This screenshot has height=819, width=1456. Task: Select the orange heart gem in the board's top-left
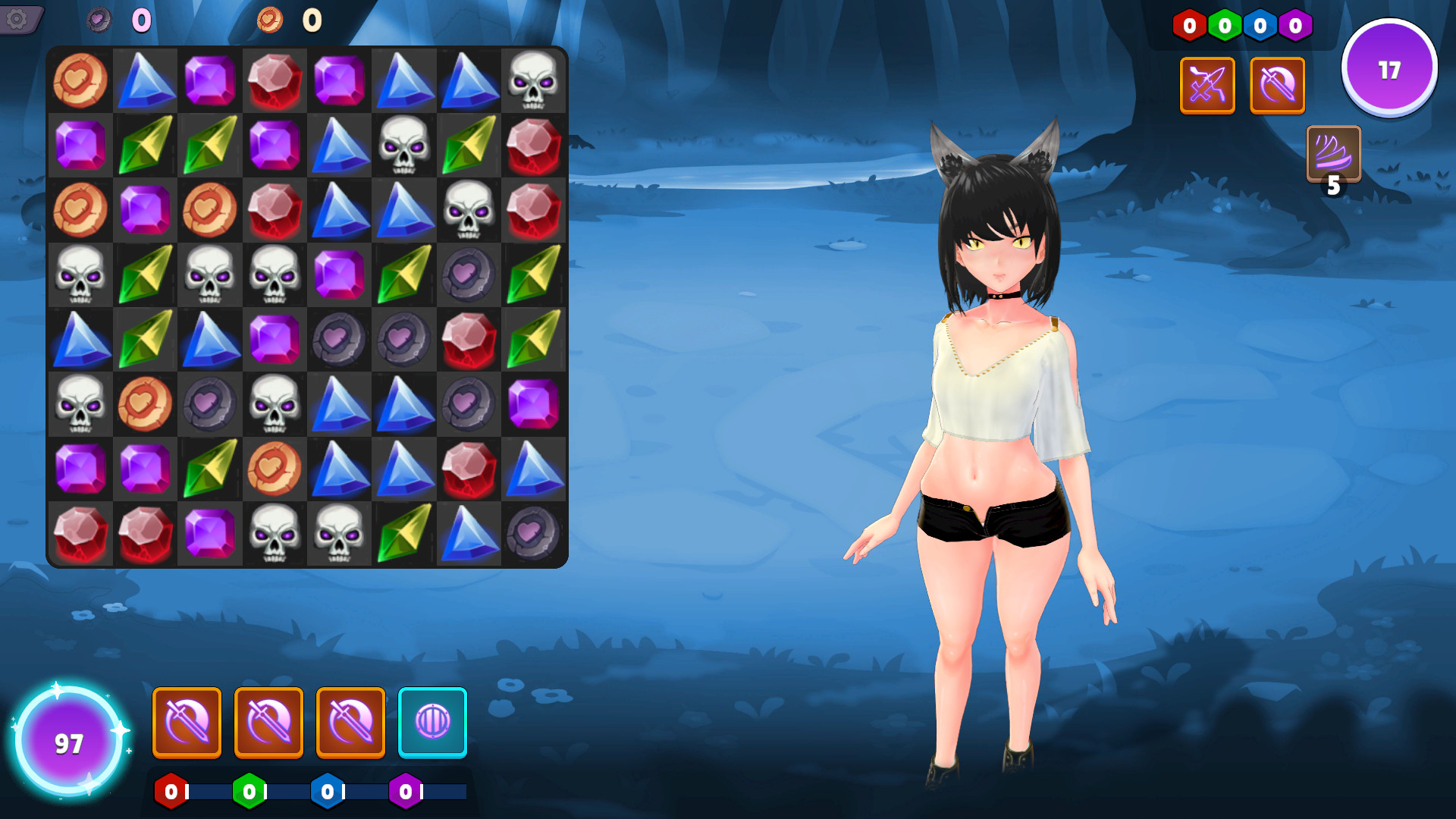tap(80, 81)
